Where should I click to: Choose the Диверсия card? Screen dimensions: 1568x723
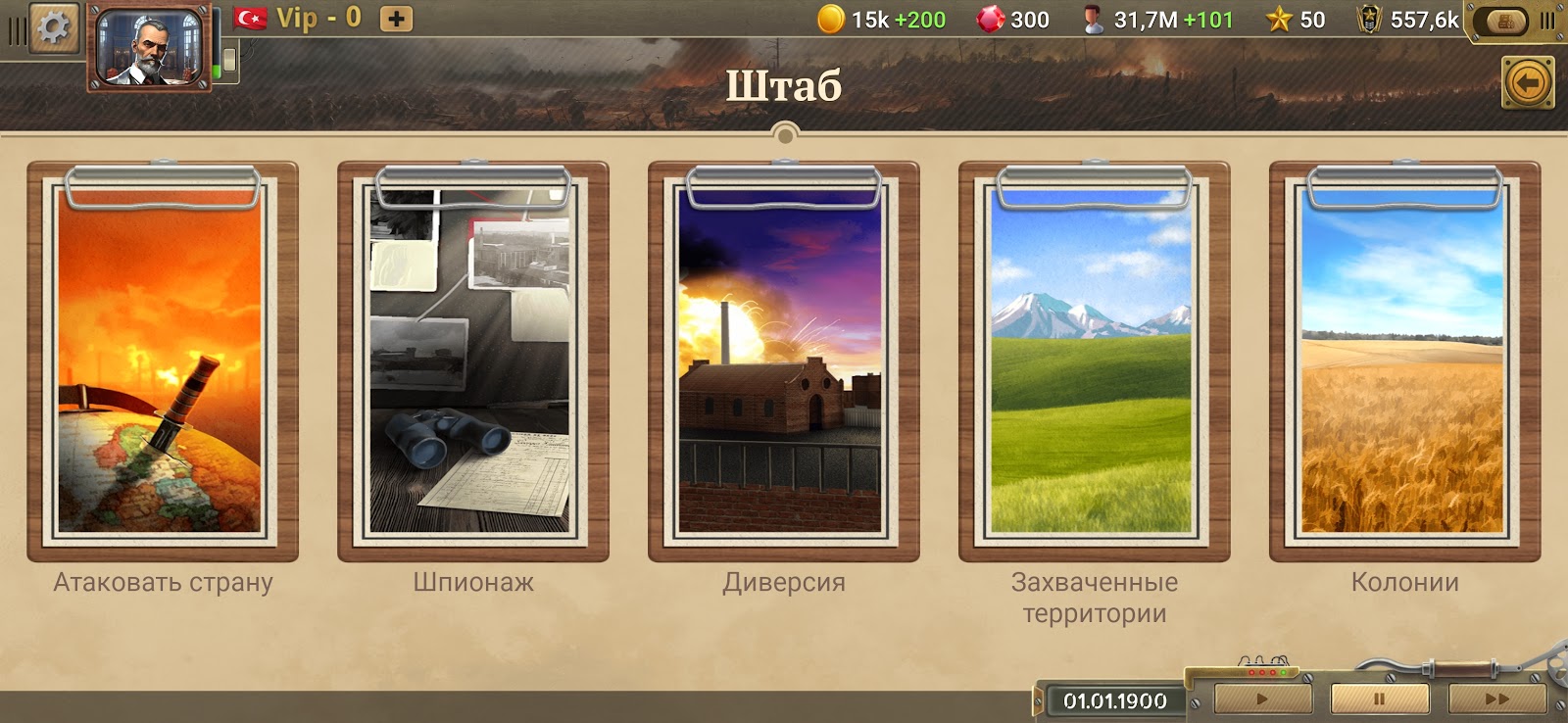(x=783, y=362)
